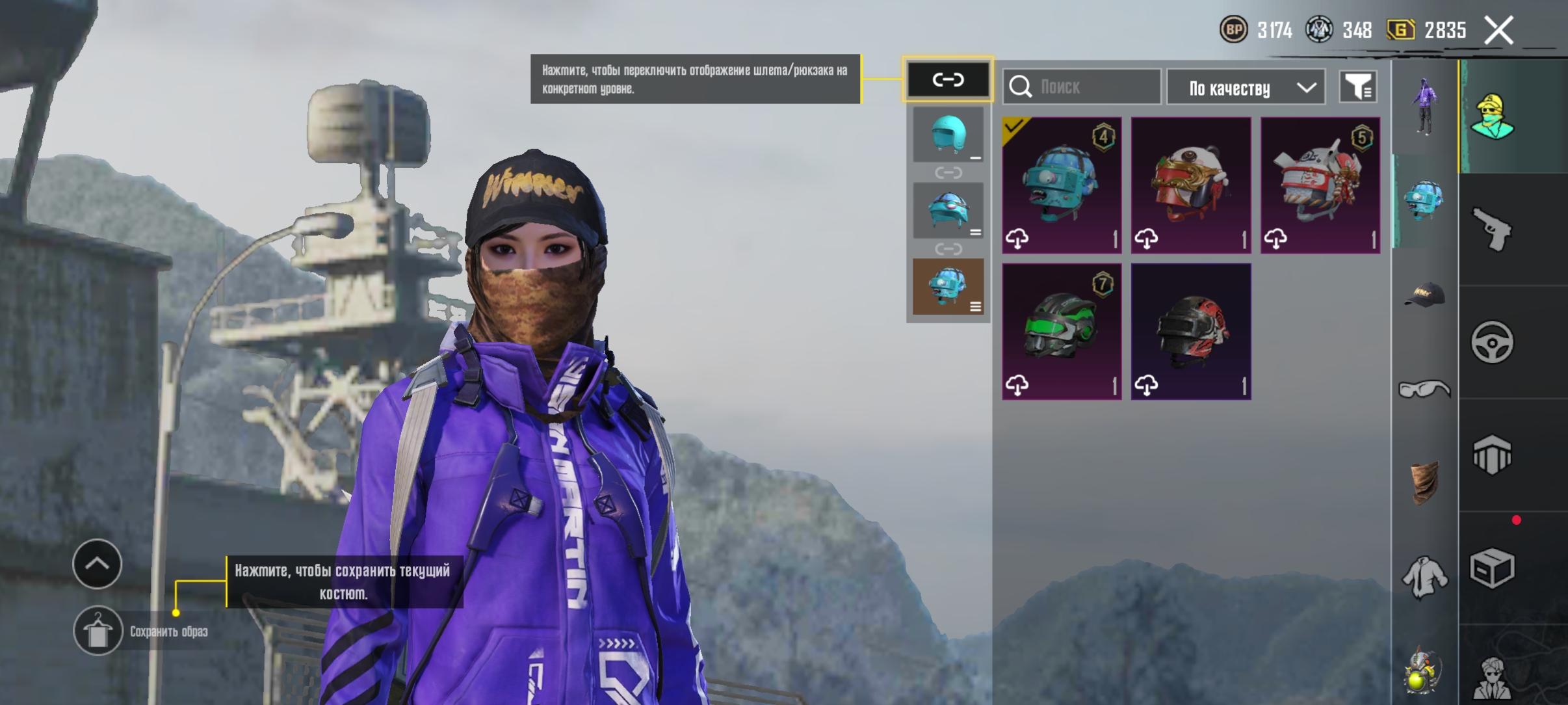Close the inventory screen with the X

click(1498, 31)
